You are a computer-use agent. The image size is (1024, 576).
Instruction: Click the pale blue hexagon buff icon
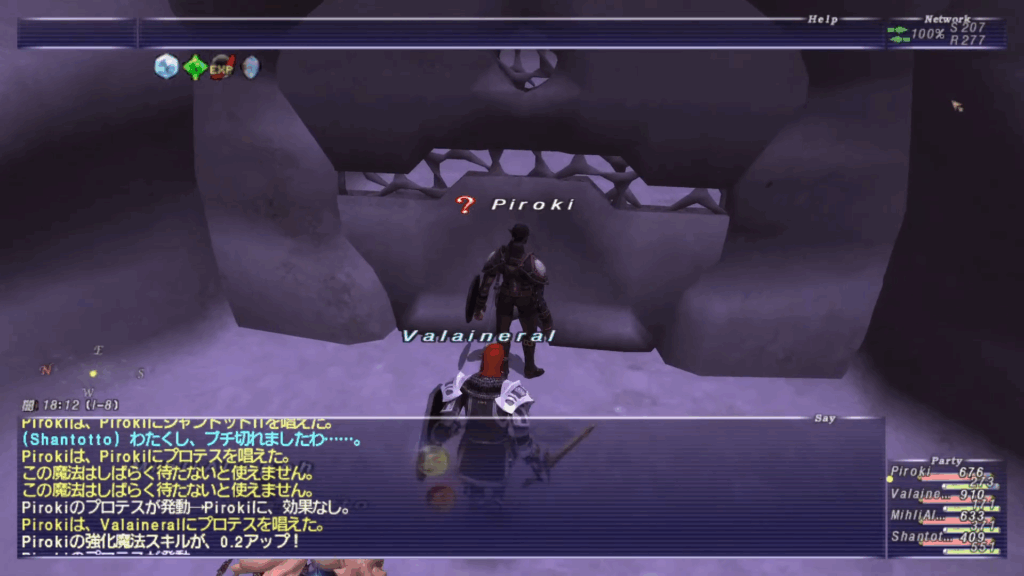click(x=166, y=67)
